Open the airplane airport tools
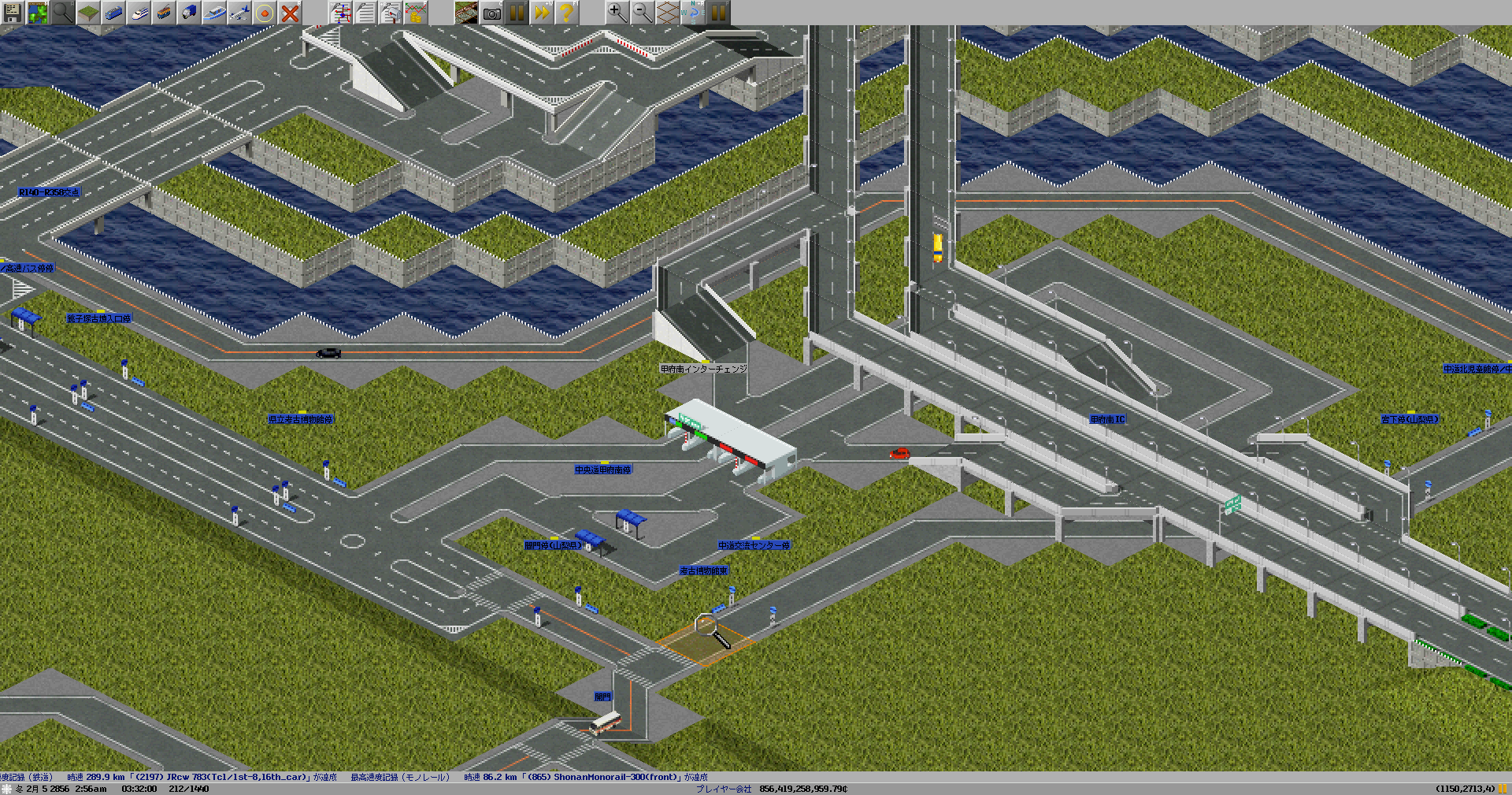1512x795 pixels. tap(239, 13)
